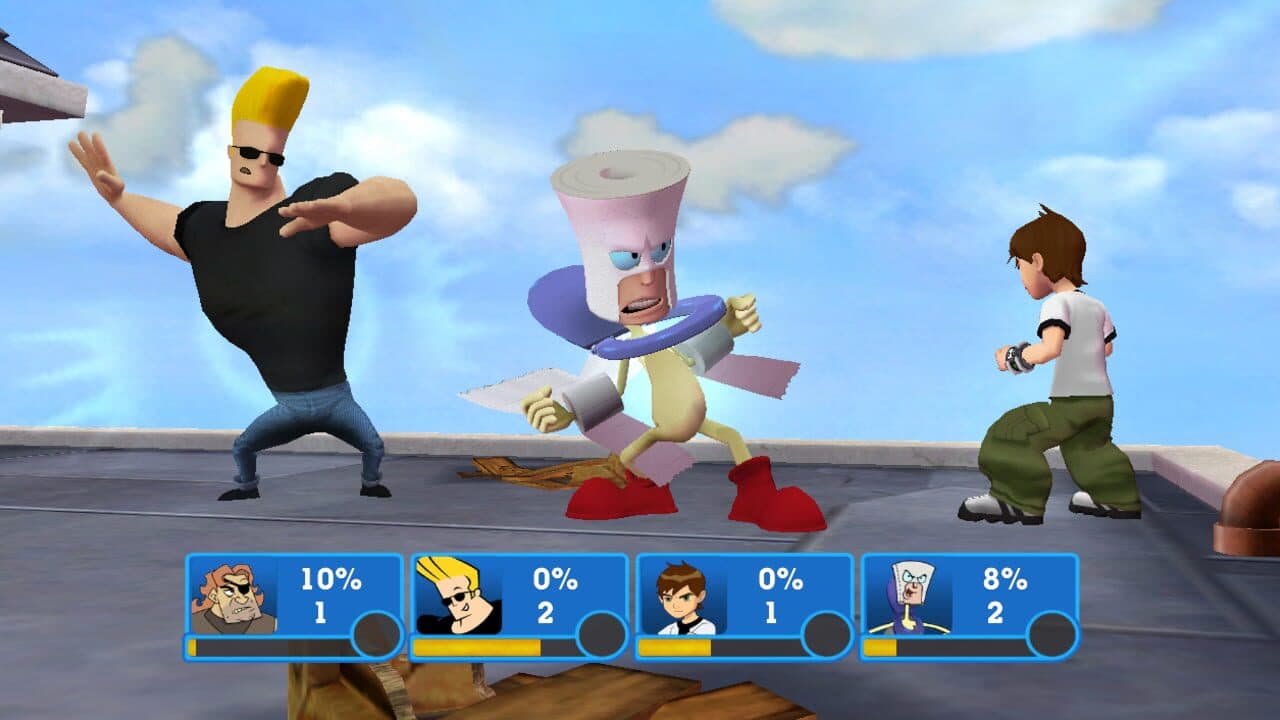Viewport: 1280px width, 720px height.
Task: Click Ben 10's circular meter orb
Action: coord(825,630)
